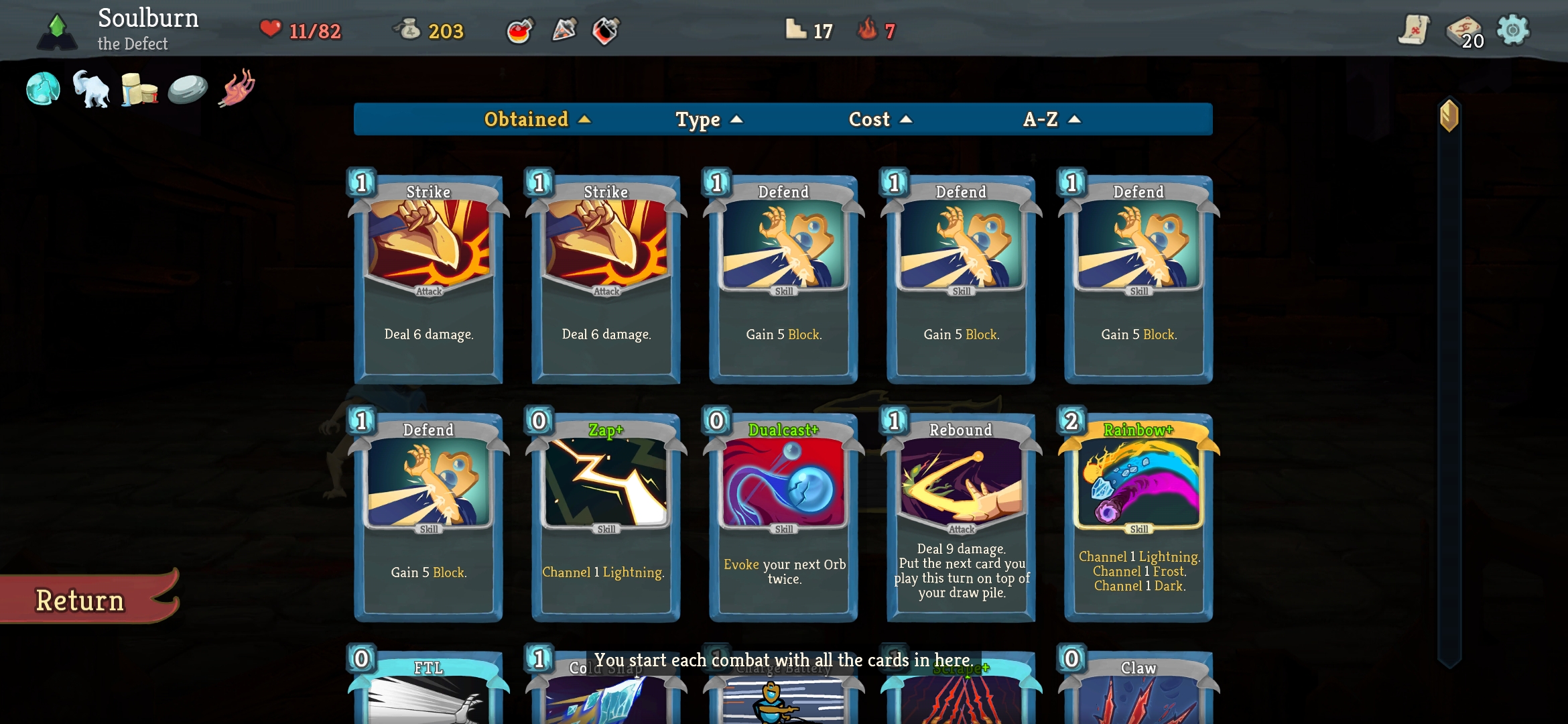Sort cards alphabetically with A-Z

[x=1050, y=119]
